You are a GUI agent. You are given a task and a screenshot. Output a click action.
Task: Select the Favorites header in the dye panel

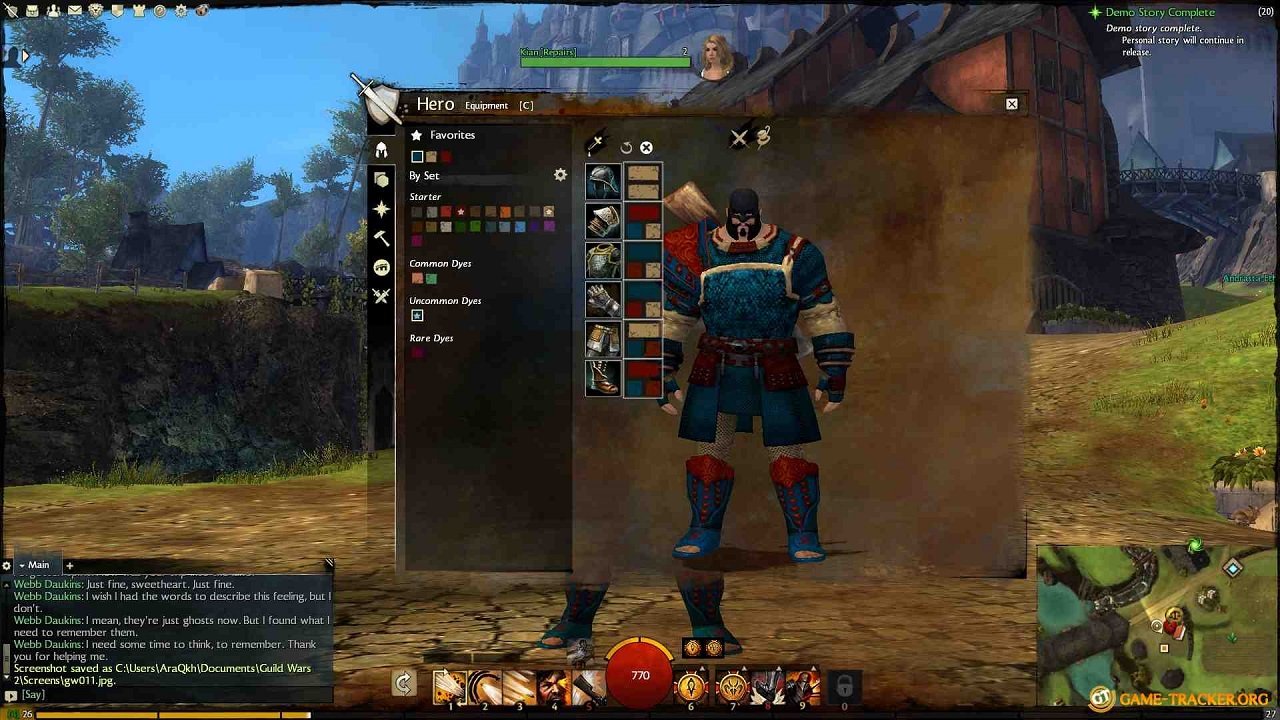click(x=452, y=135)
